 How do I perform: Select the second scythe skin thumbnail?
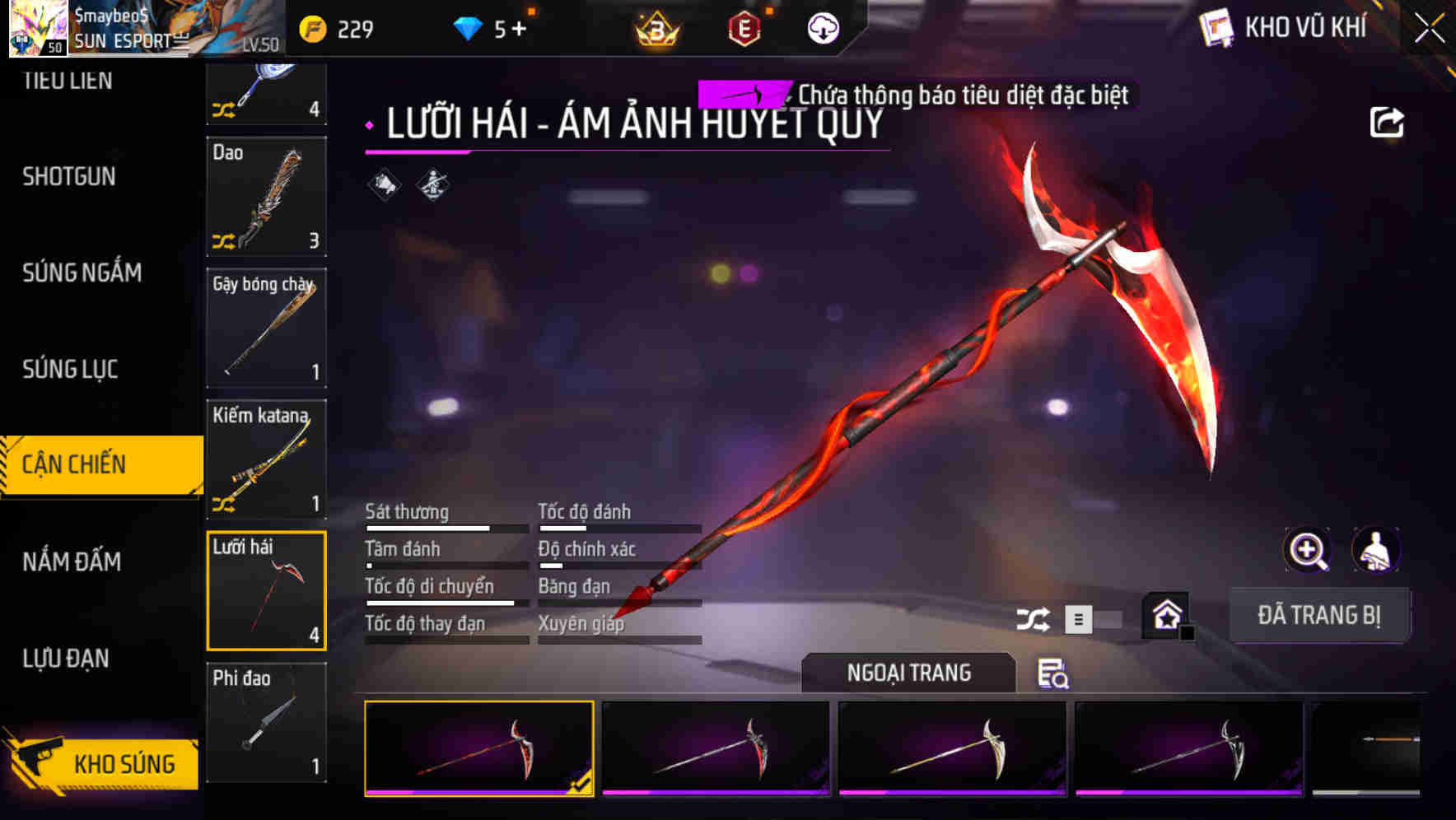point(716,752)
